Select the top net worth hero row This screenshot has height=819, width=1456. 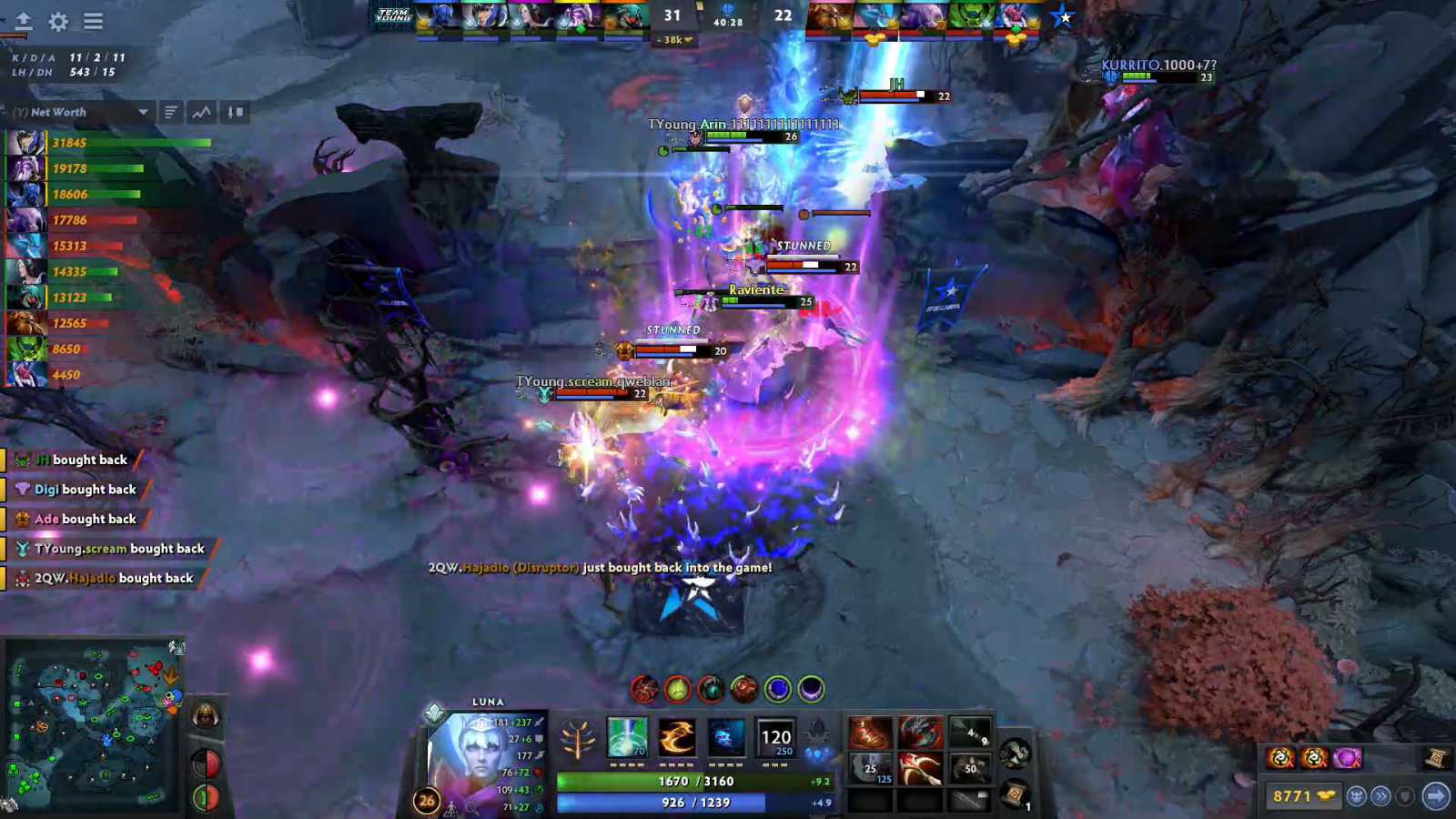click(x=109, y=143)
